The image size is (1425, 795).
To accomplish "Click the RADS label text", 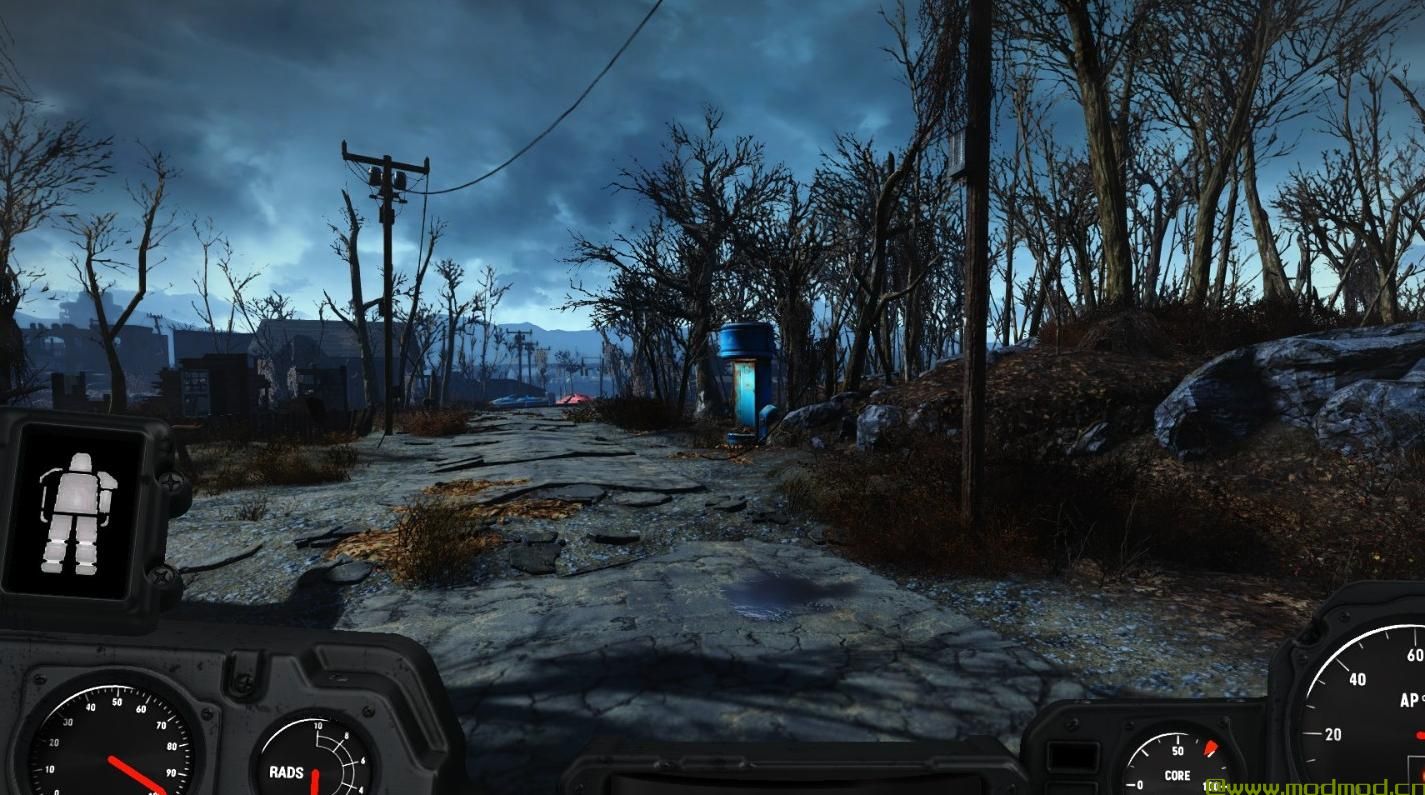I will (x=287, y=773).
